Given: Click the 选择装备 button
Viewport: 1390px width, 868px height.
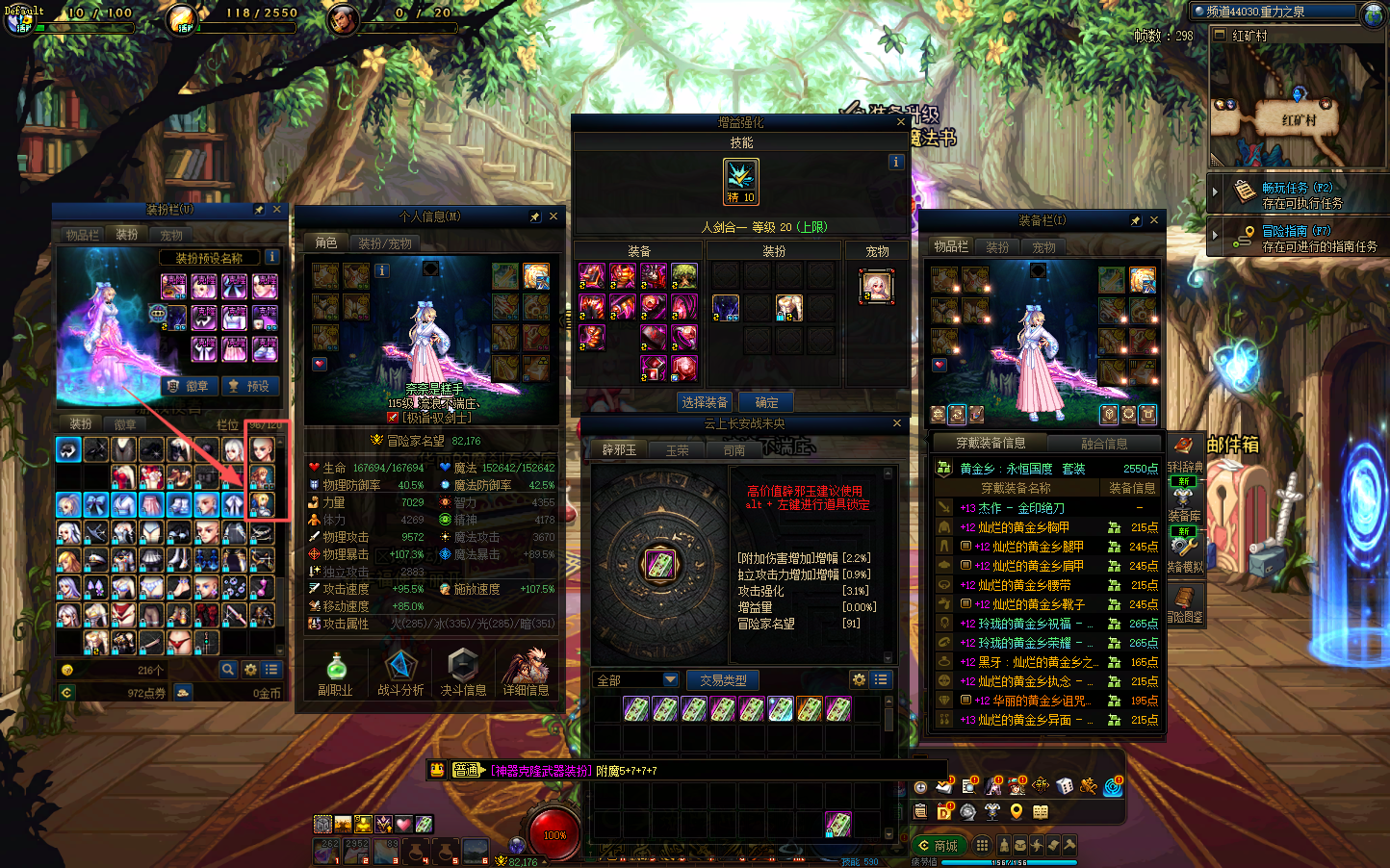Looking at the screenshot, I should [x=705, y=402].
